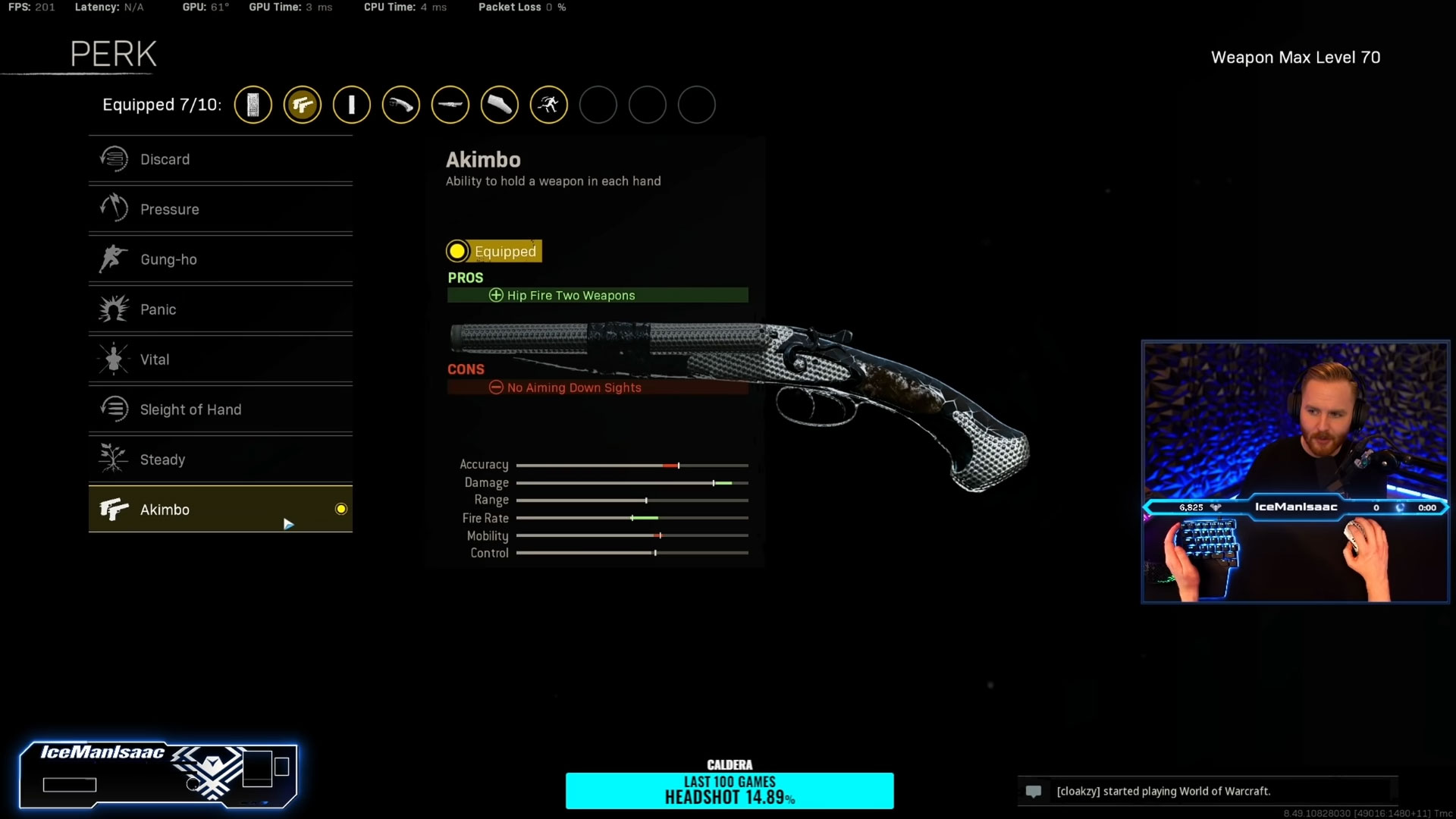
Task: Open the equipped dual pistols slot
Action: click(x=303, y=105)
